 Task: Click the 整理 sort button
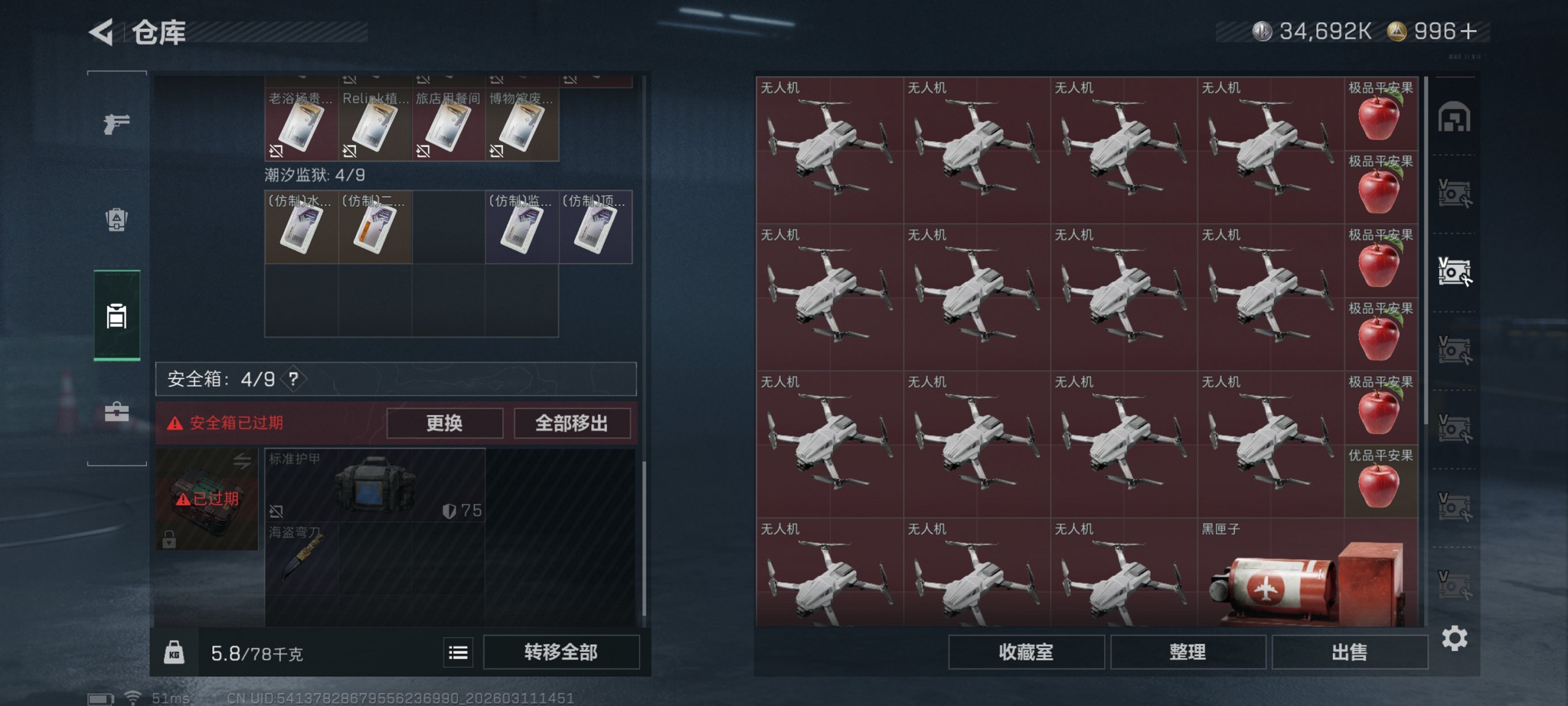tap(1188, 652)
